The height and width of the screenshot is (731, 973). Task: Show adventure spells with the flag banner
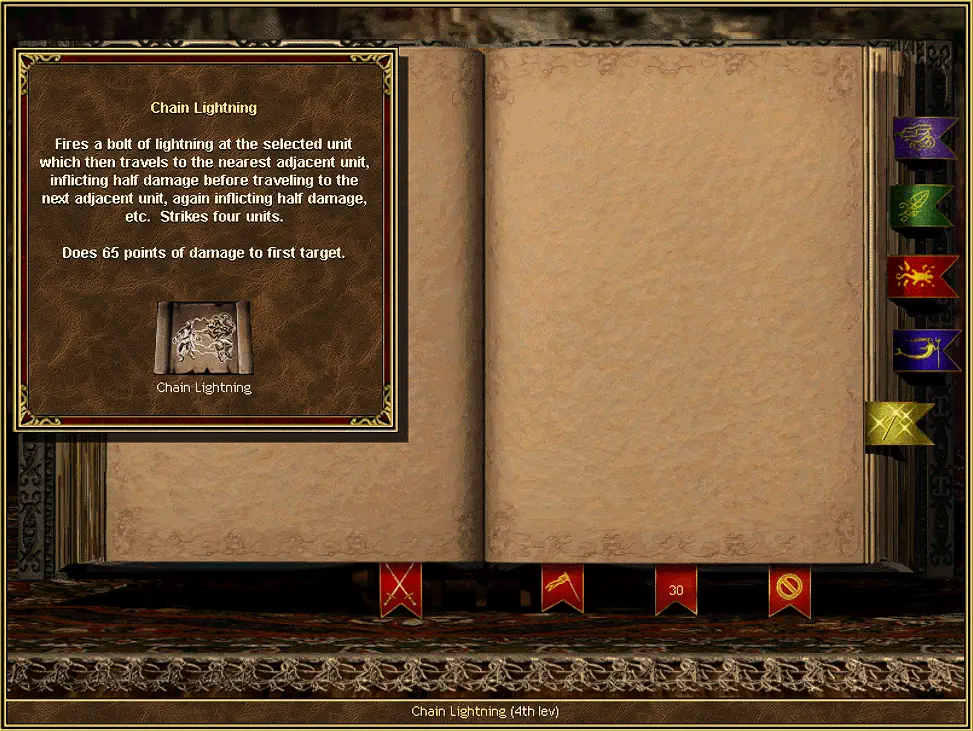tap(562, 588)
